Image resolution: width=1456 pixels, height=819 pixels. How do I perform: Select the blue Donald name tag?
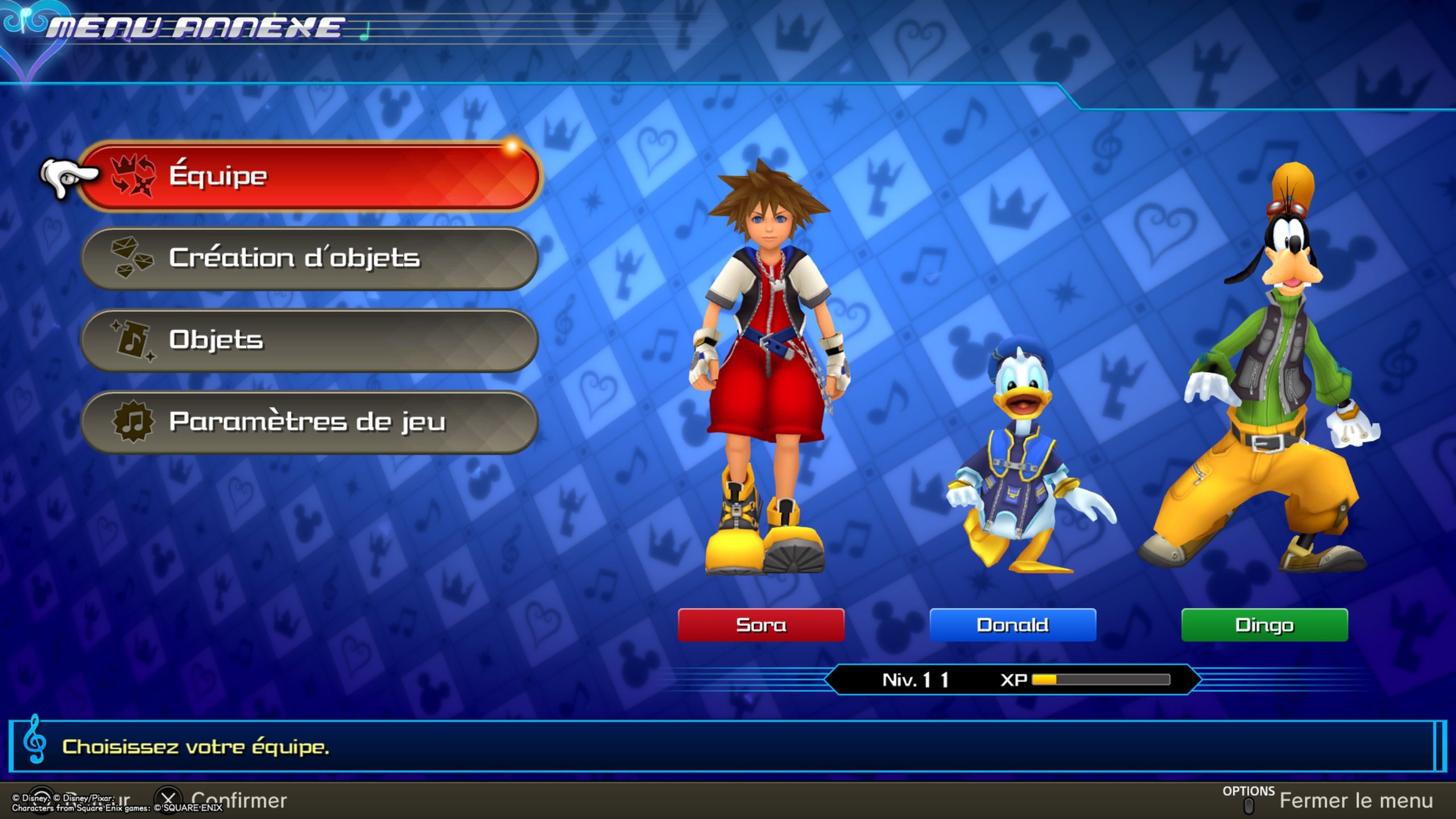pyautogui.click(x=1012, y=625)
